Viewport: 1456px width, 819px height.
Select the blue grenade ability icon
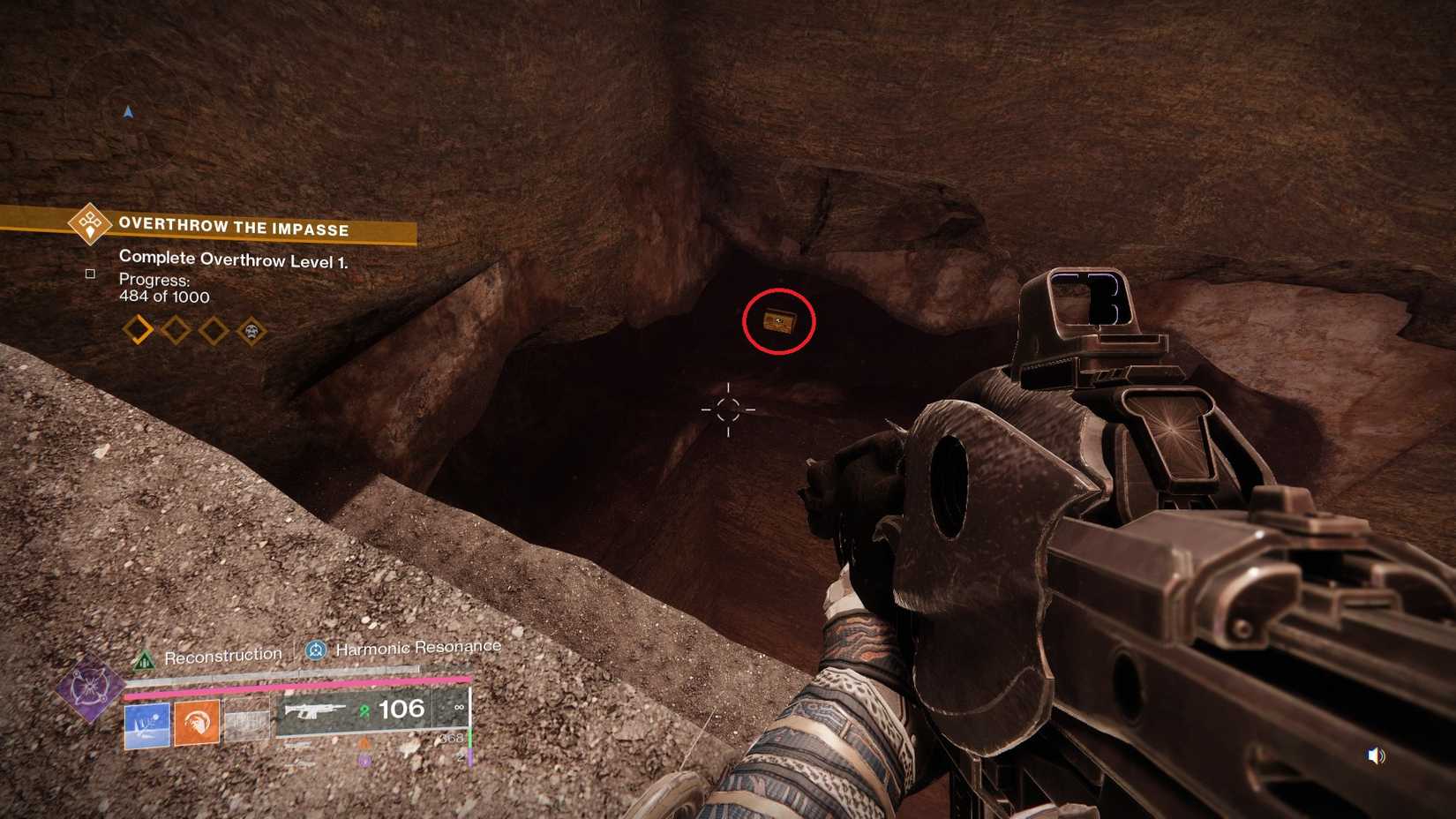[x=146, y=725]
